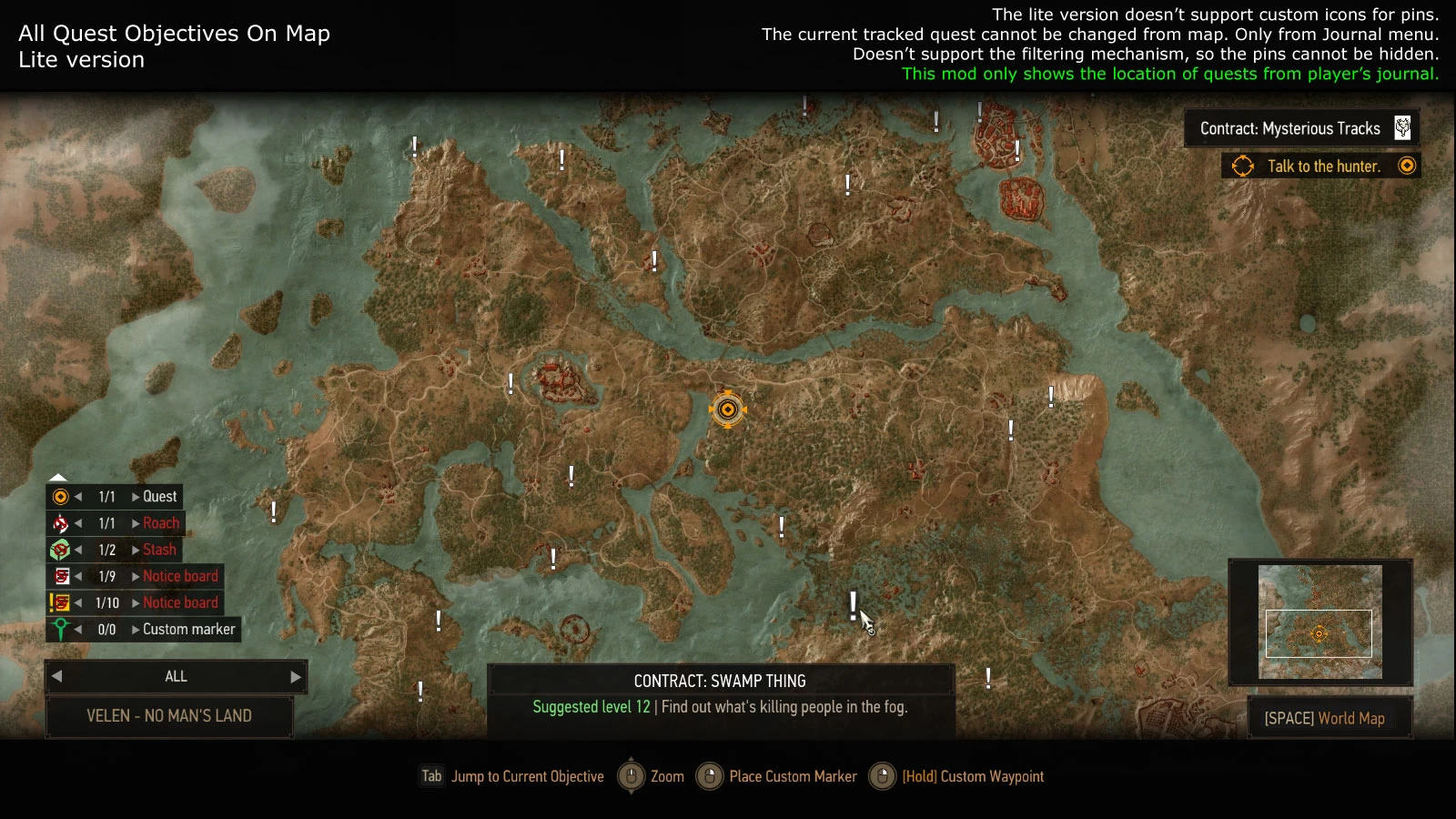1456x819 pixels.
Task: Click Jump to Current Objective
Action: coord(528,776)
